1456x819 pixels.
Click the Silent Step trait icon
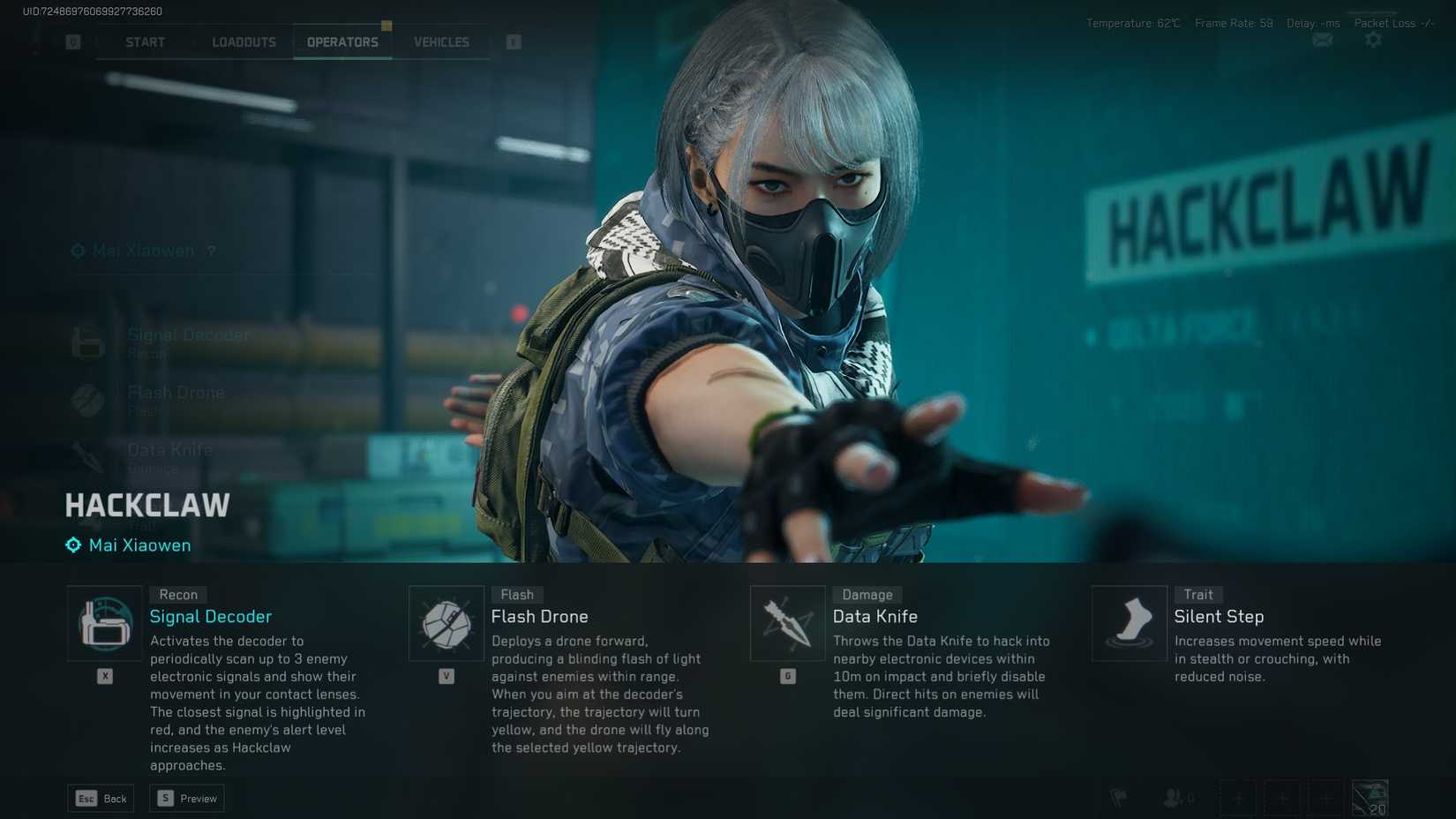coord(1129,622)
